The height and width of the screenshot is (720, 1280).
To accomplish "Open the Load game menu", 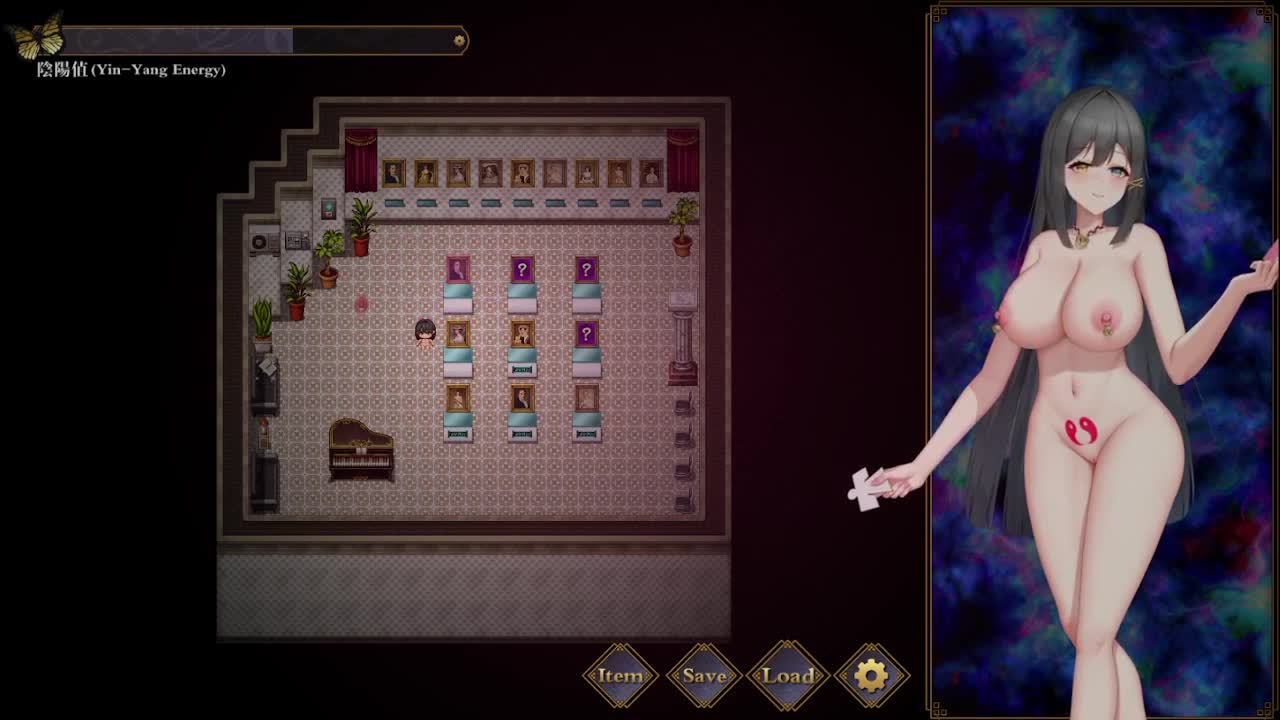I will click(788, 676).
